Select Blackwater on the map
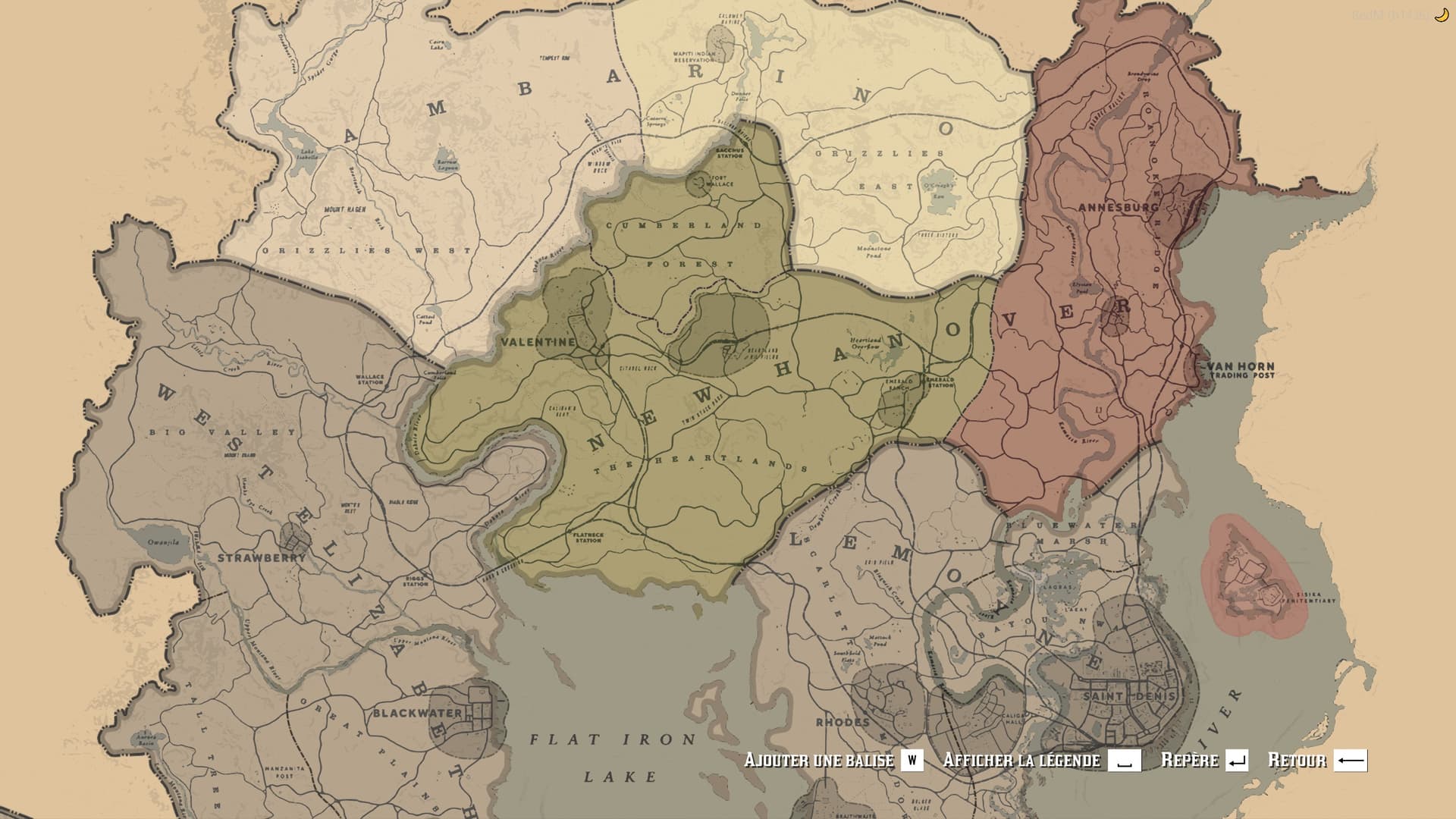 (417, 713)
